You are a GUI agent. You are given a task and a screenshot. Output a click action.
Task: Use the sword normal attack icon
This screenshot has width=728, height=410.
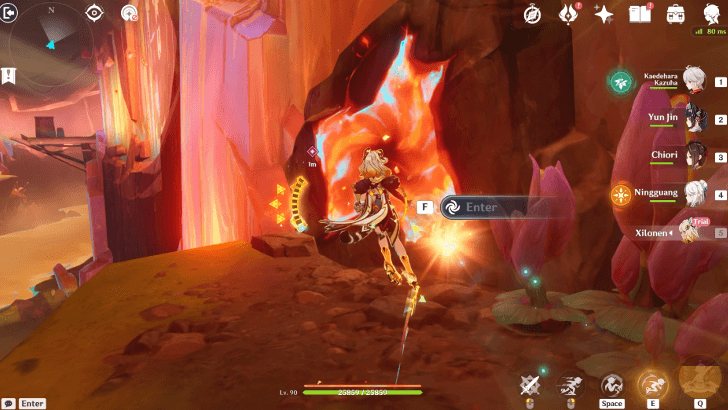[530, 385]
